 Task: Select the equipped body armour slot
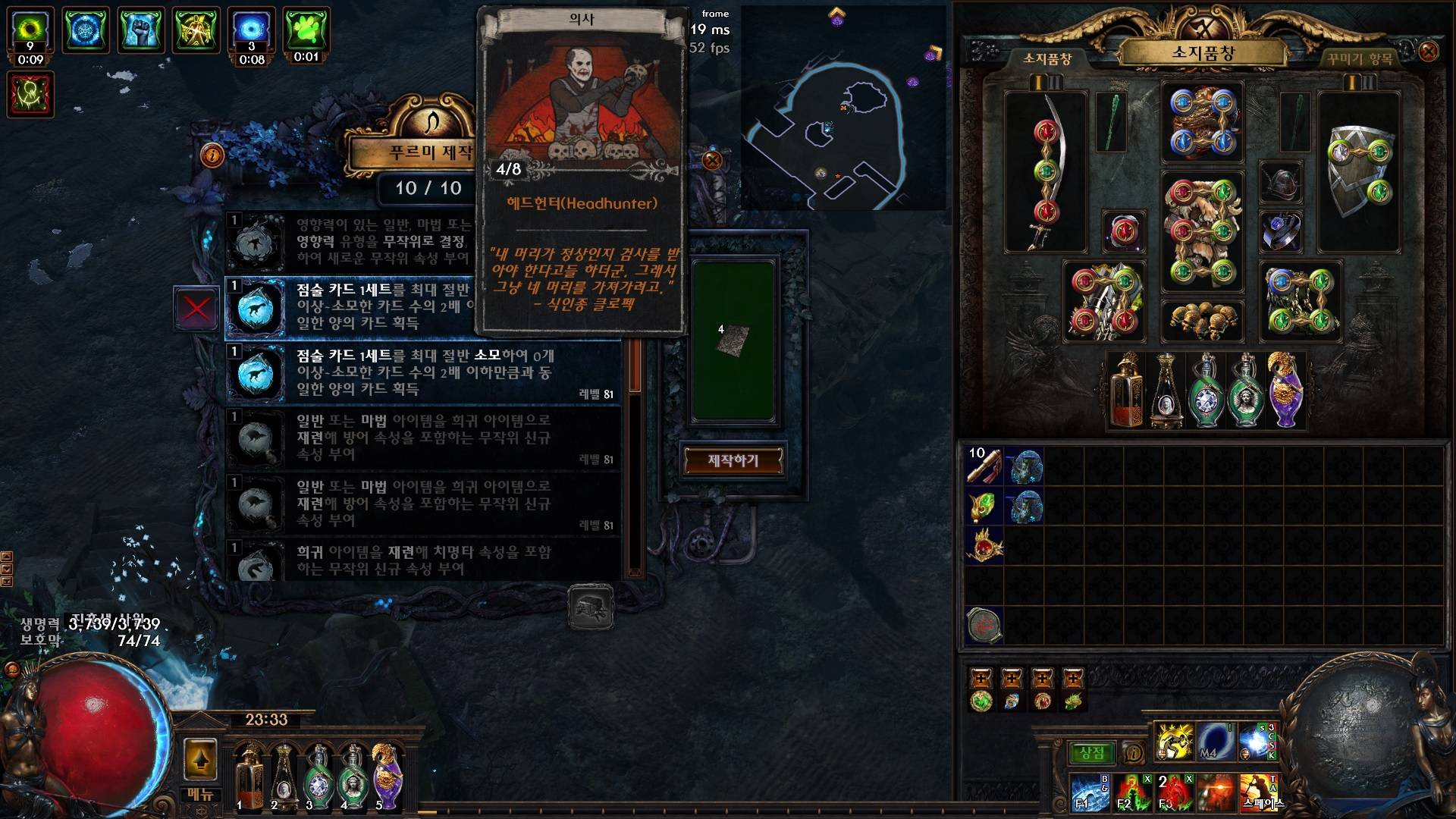1202,231
